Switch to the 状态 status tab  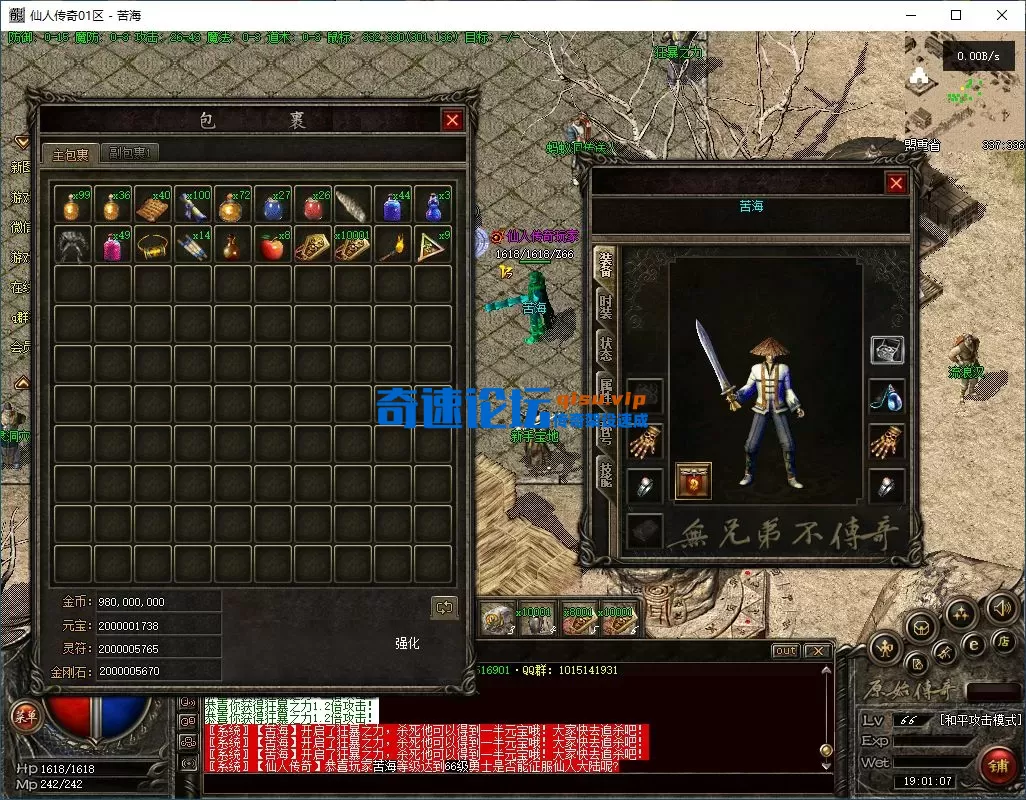[x=605, y=350]
